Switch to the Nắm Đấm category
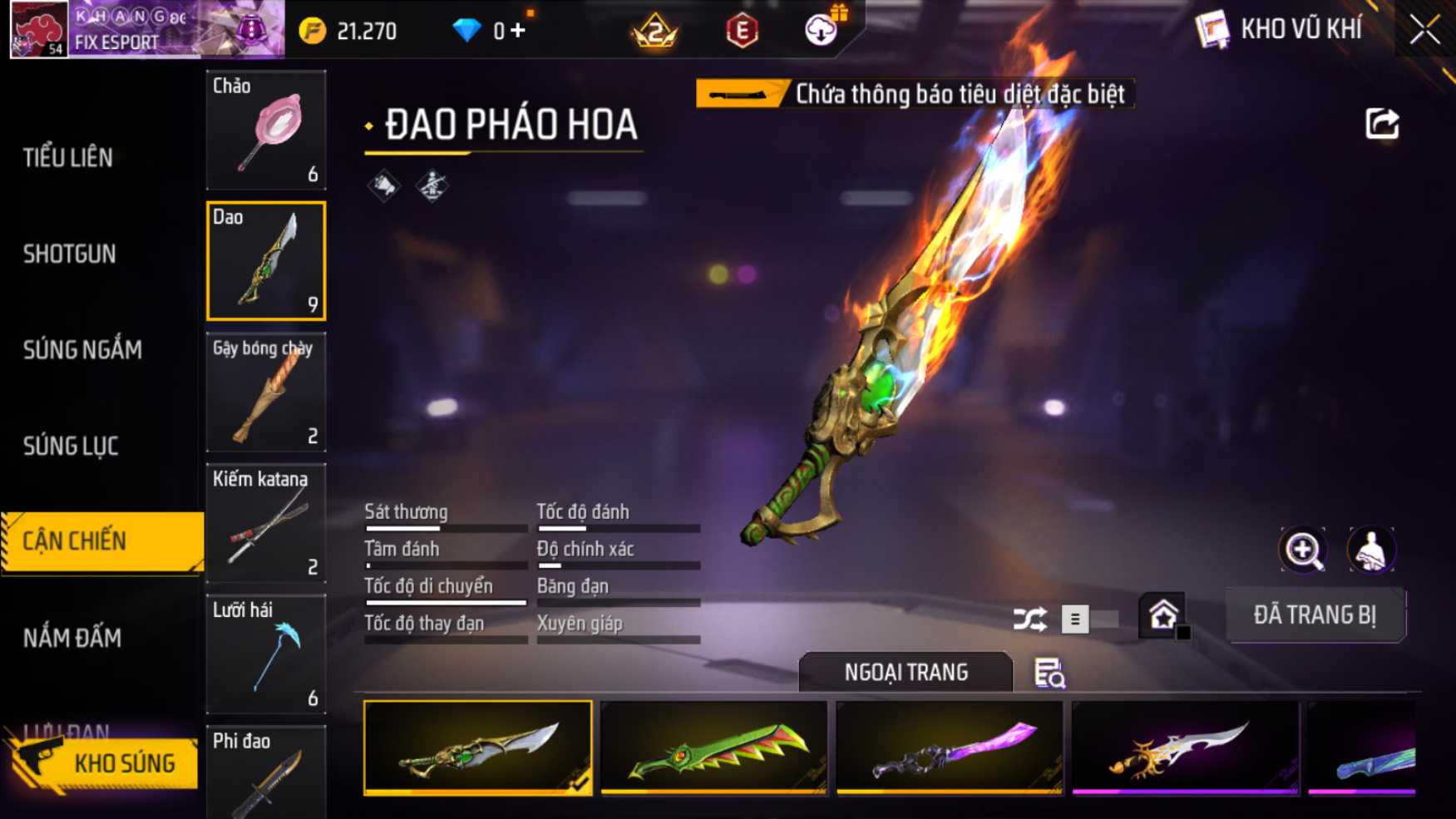 (72, 638)
